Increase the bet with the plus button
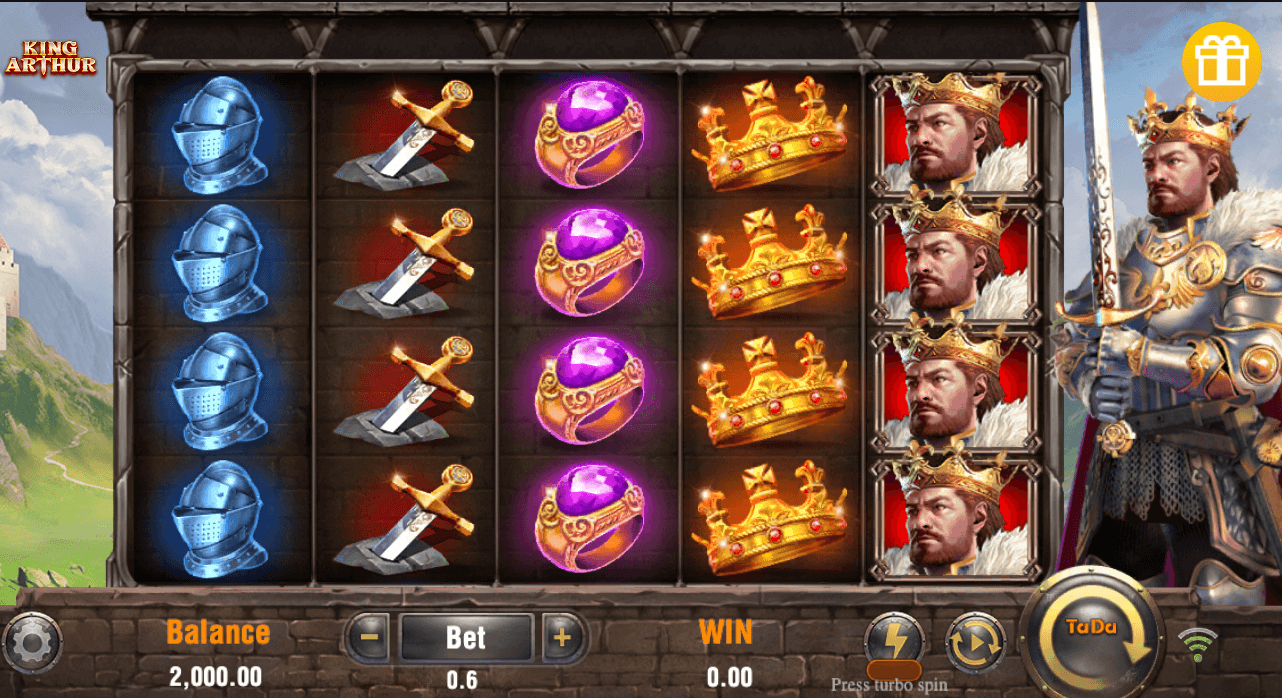This screenshot has width=1282, height=698. pyautogui.click(x=562, y=637)
